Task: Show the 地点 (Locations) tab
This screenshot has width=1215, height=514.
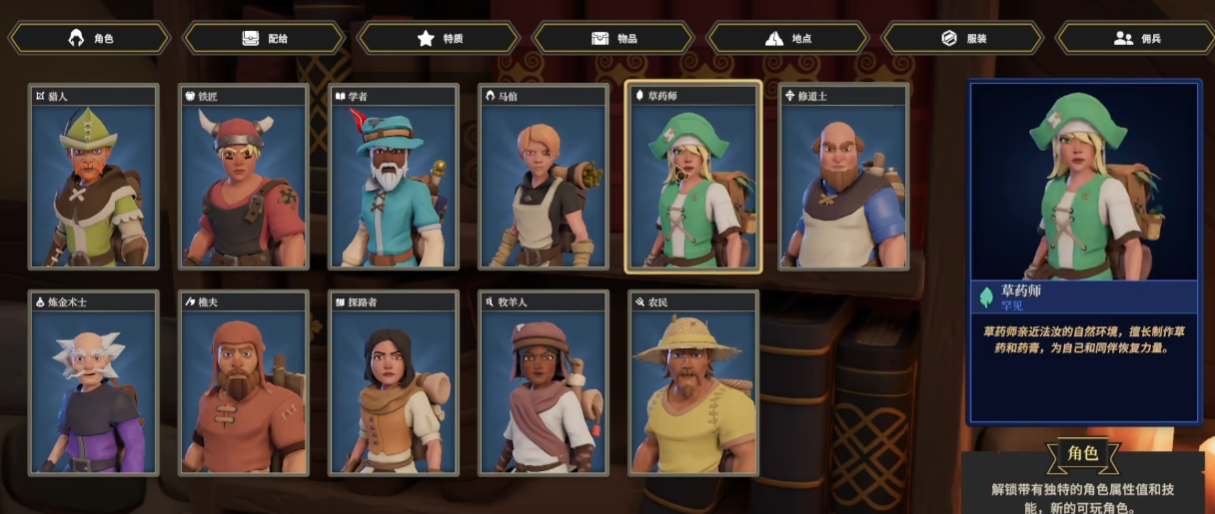Action: [788, 38]
